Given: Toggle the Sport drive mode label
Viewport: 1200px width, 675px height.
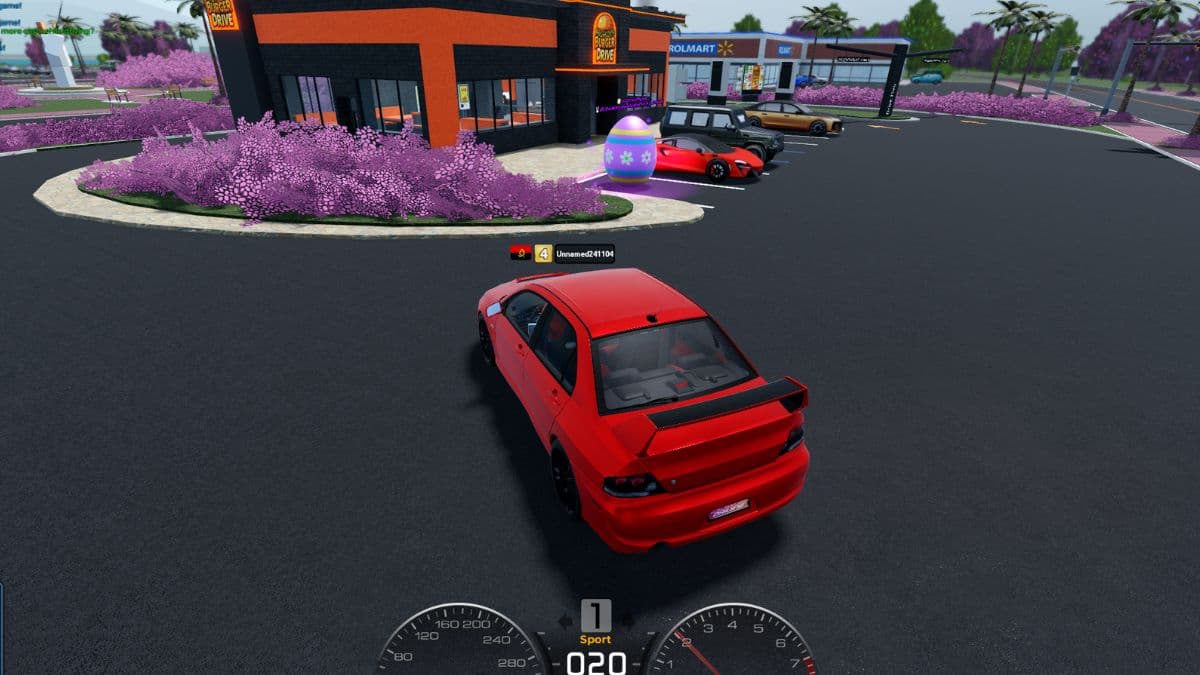Looking at the screenshot, I should 596,639.
